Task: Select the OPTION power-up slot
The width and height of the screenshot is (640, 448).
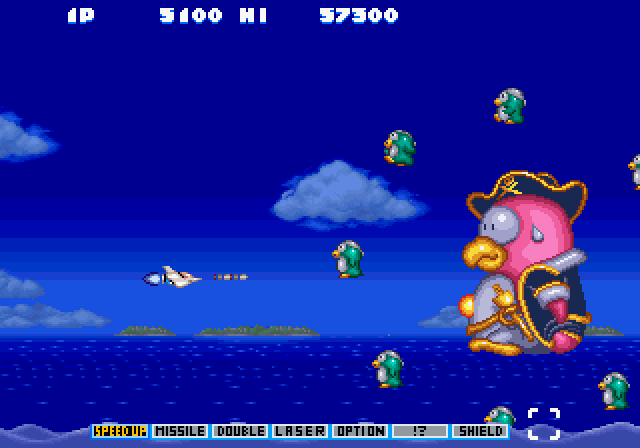Action: 360,431
